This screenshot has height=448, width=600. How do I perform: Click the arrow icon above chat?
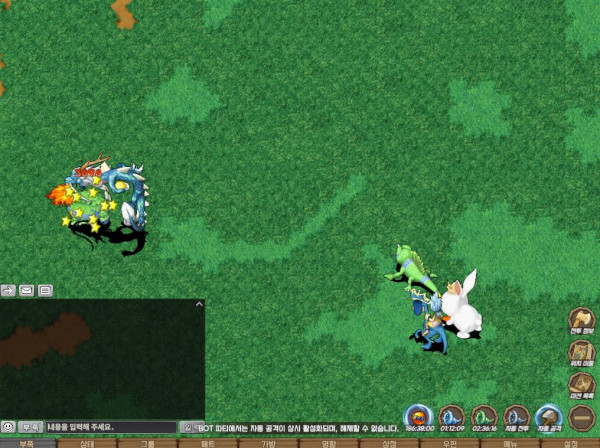[x=8, y=290]
